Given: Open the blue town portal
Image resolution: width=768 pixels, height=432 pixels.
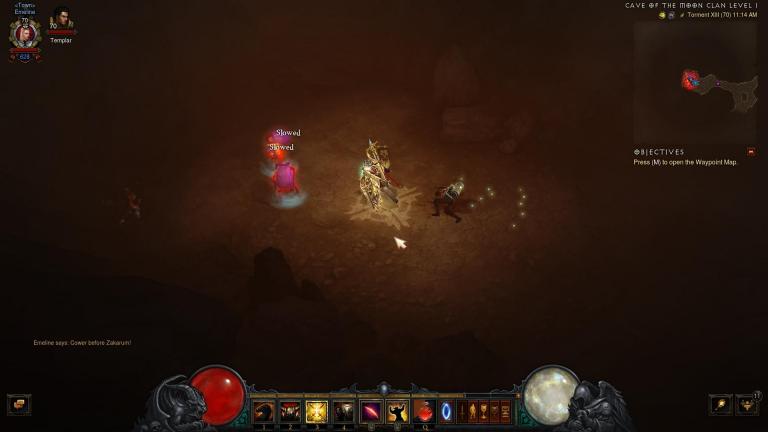Looking at the screenshot, I should [446, 411].
